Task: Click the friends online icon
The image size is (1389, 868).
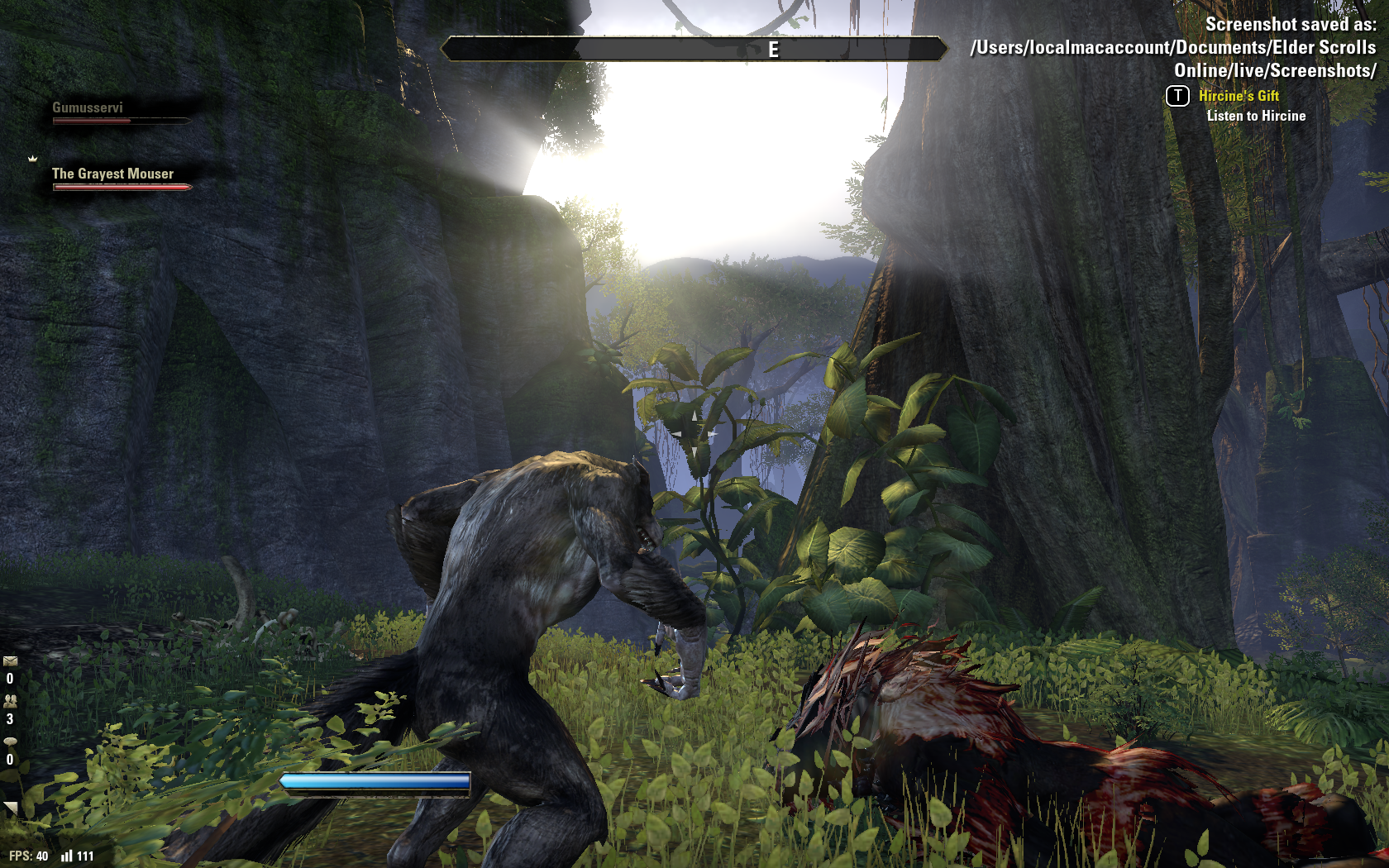Action: click(x=10, y=701)
